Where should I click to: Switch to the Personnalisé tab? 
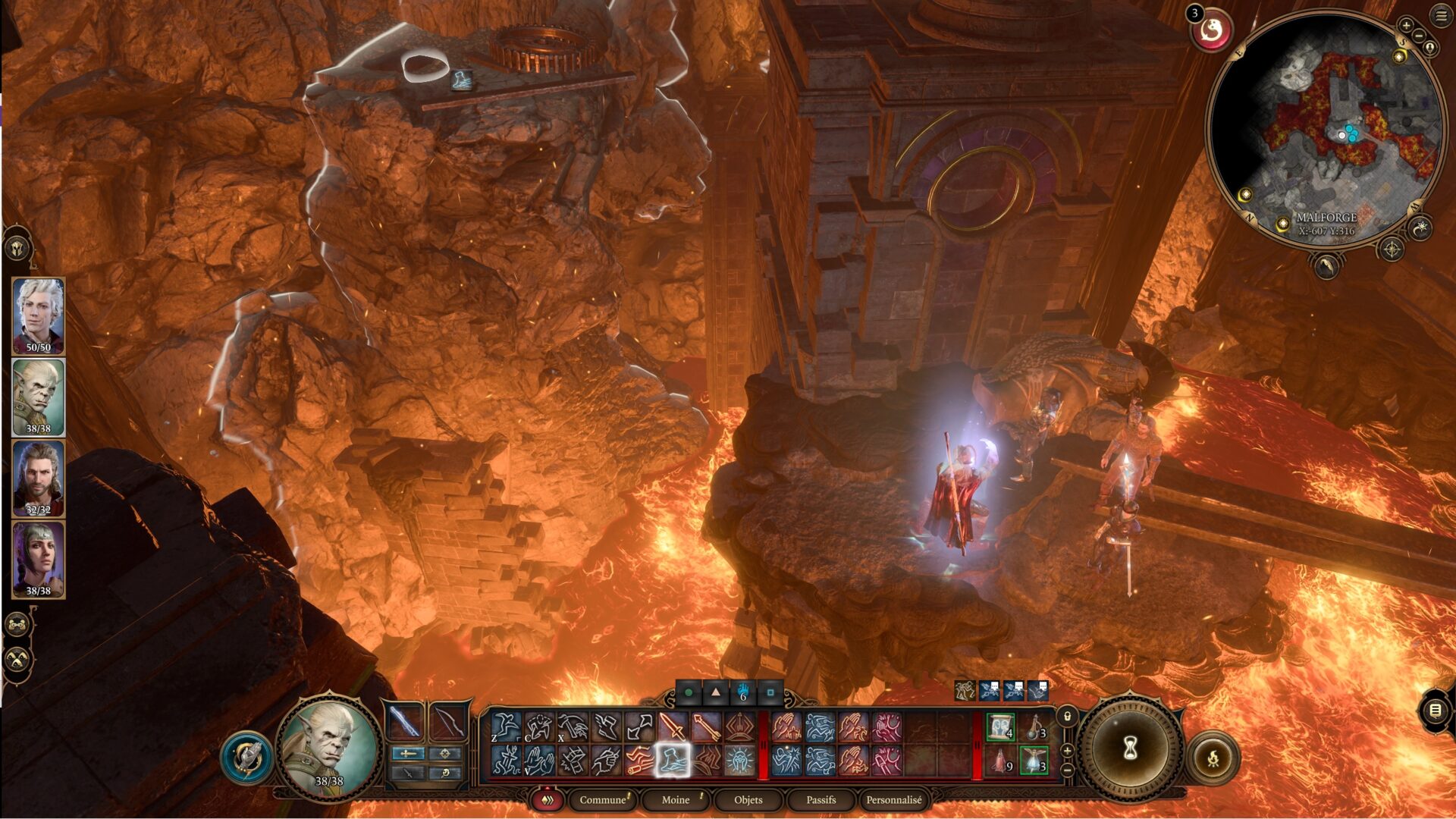click(894, 800)
